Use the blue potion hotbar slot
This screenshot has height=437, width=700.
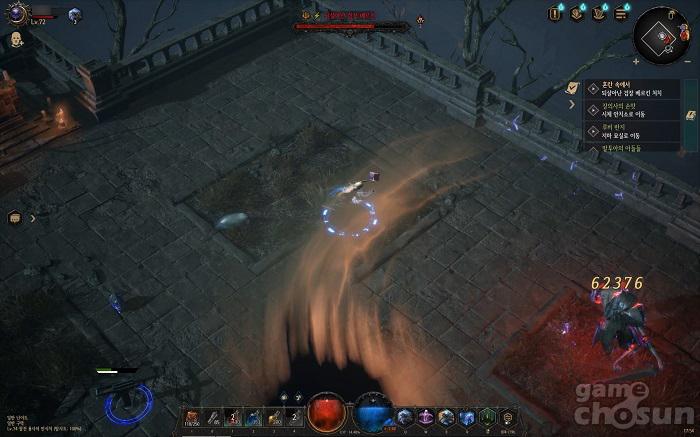[254, 416]
